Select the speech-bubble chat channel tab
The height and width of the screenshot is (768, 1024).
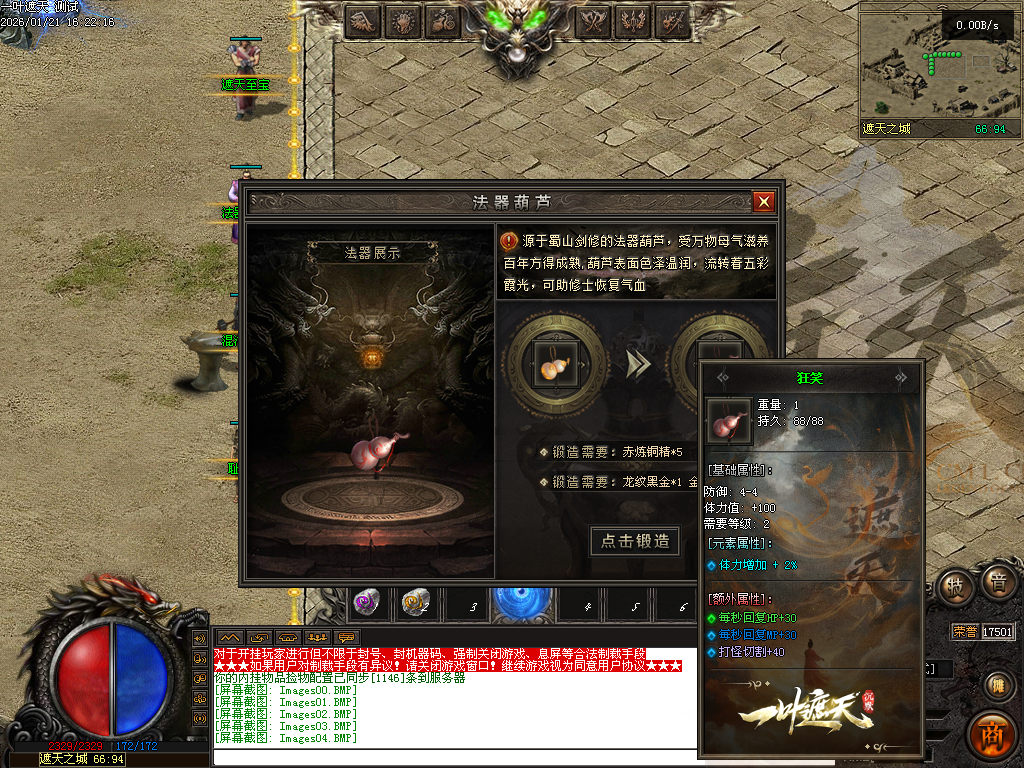(x=347, y=636)
